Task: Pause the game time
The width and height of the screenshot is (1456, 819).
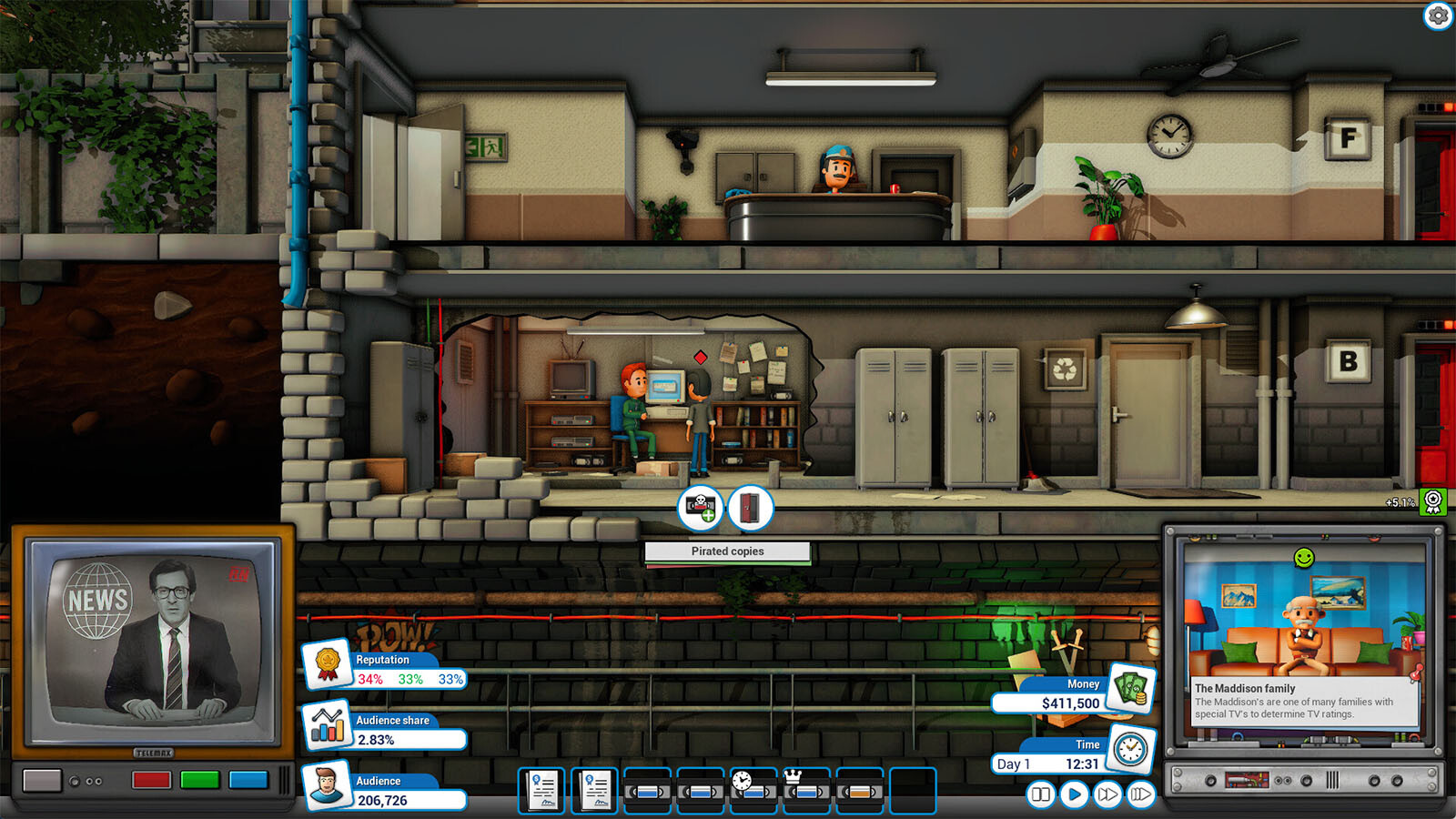Action: pos(1040,794)
